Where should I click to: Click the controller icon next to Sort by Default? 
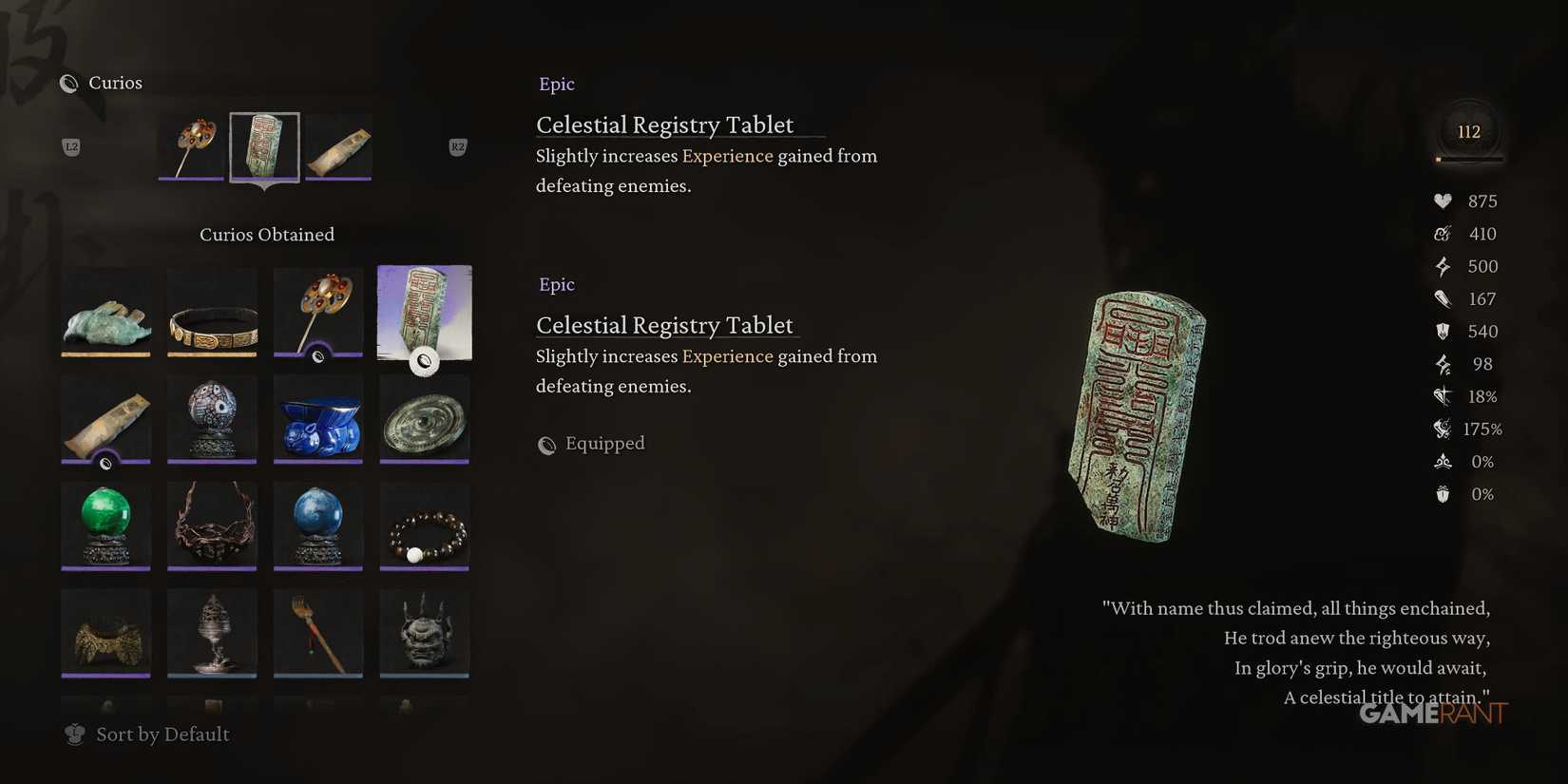(x=74, y=734)
